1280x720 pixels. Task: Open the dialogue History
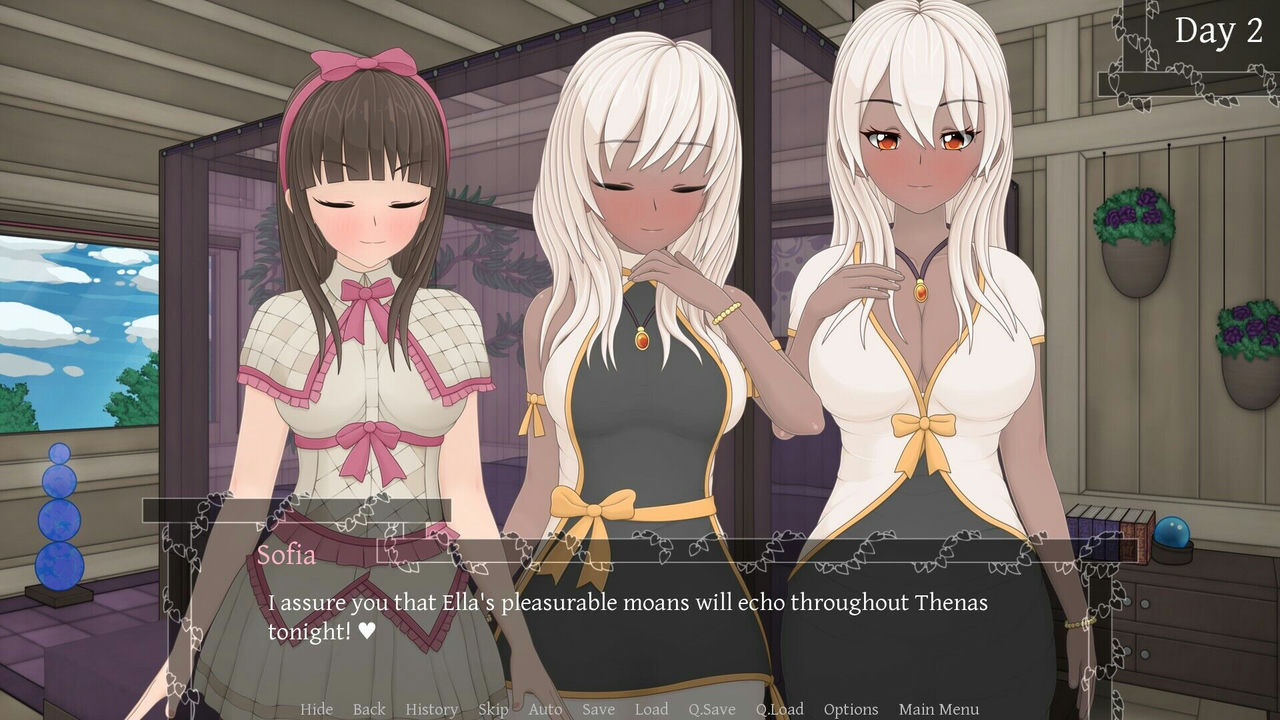(431, 709)
